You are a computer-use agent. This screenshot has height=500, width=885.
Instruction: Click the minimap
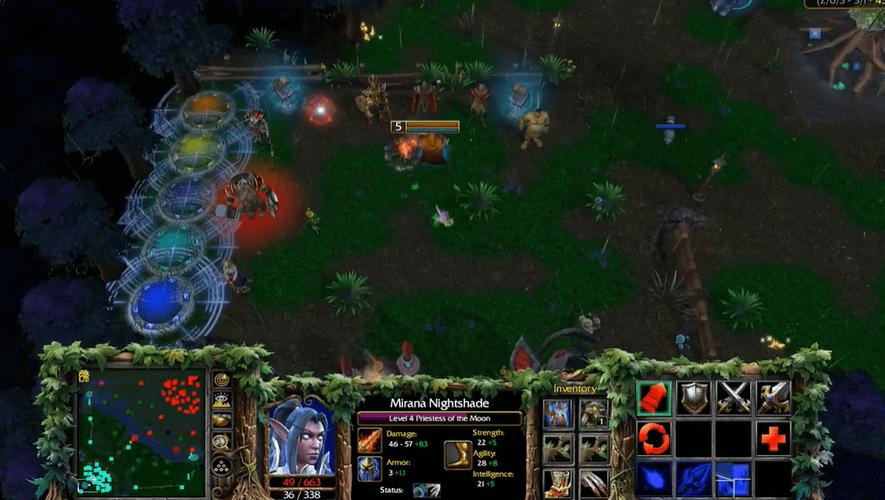[140, 432]
